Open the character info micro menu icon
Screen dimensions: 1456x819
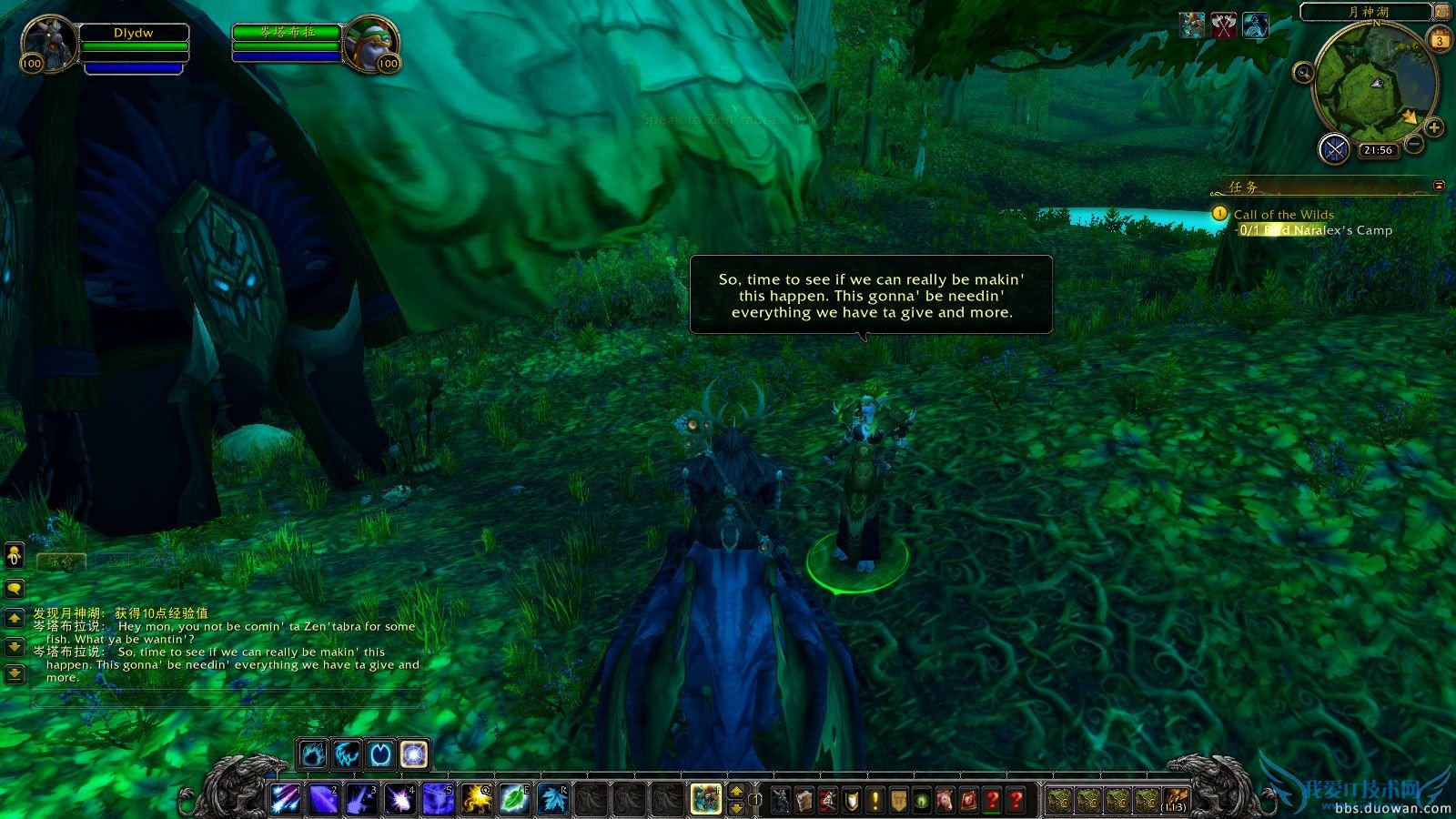pyautogui.click(x=779, y=798)
